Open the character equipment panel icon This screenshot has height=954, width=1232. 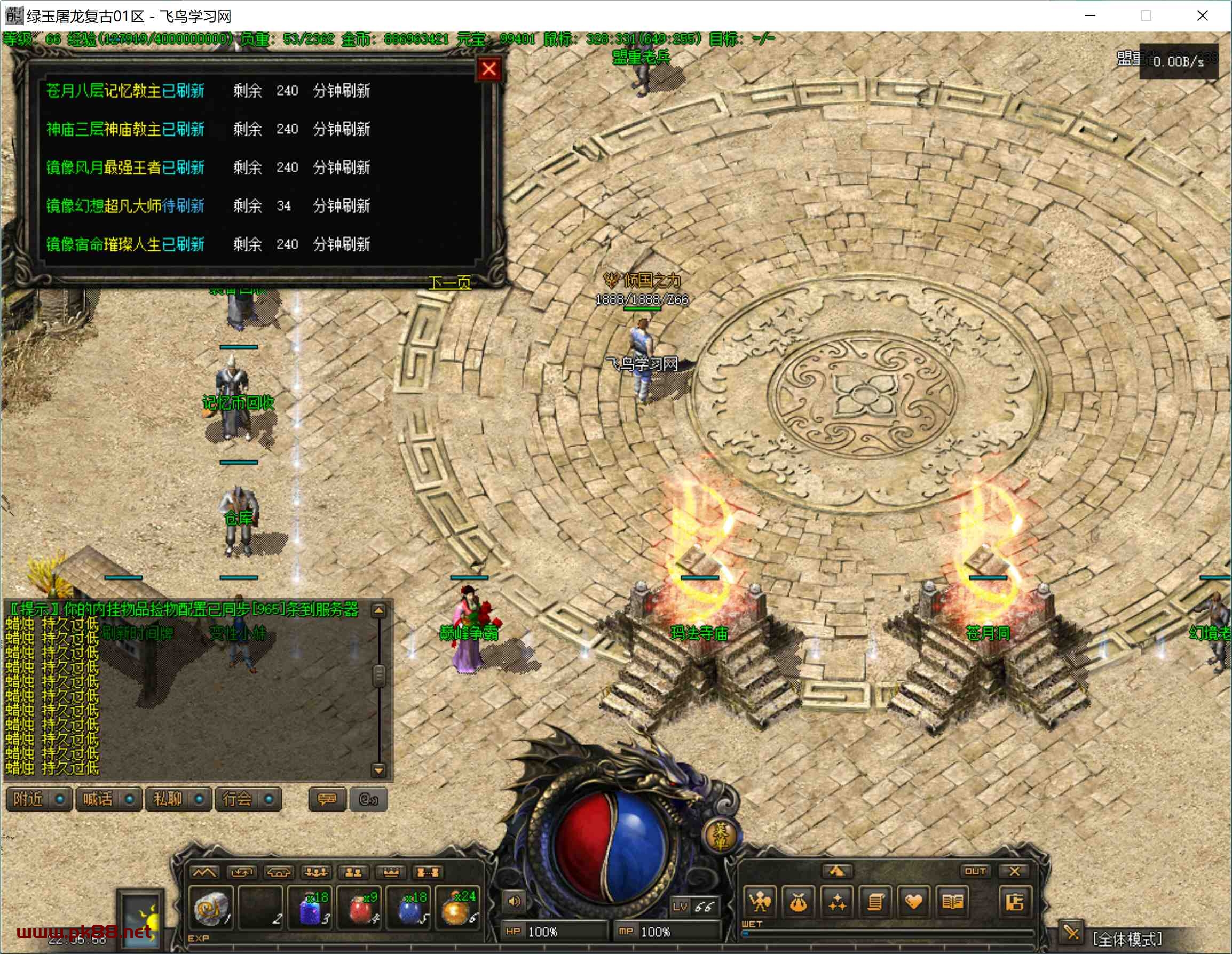(759, 902)
